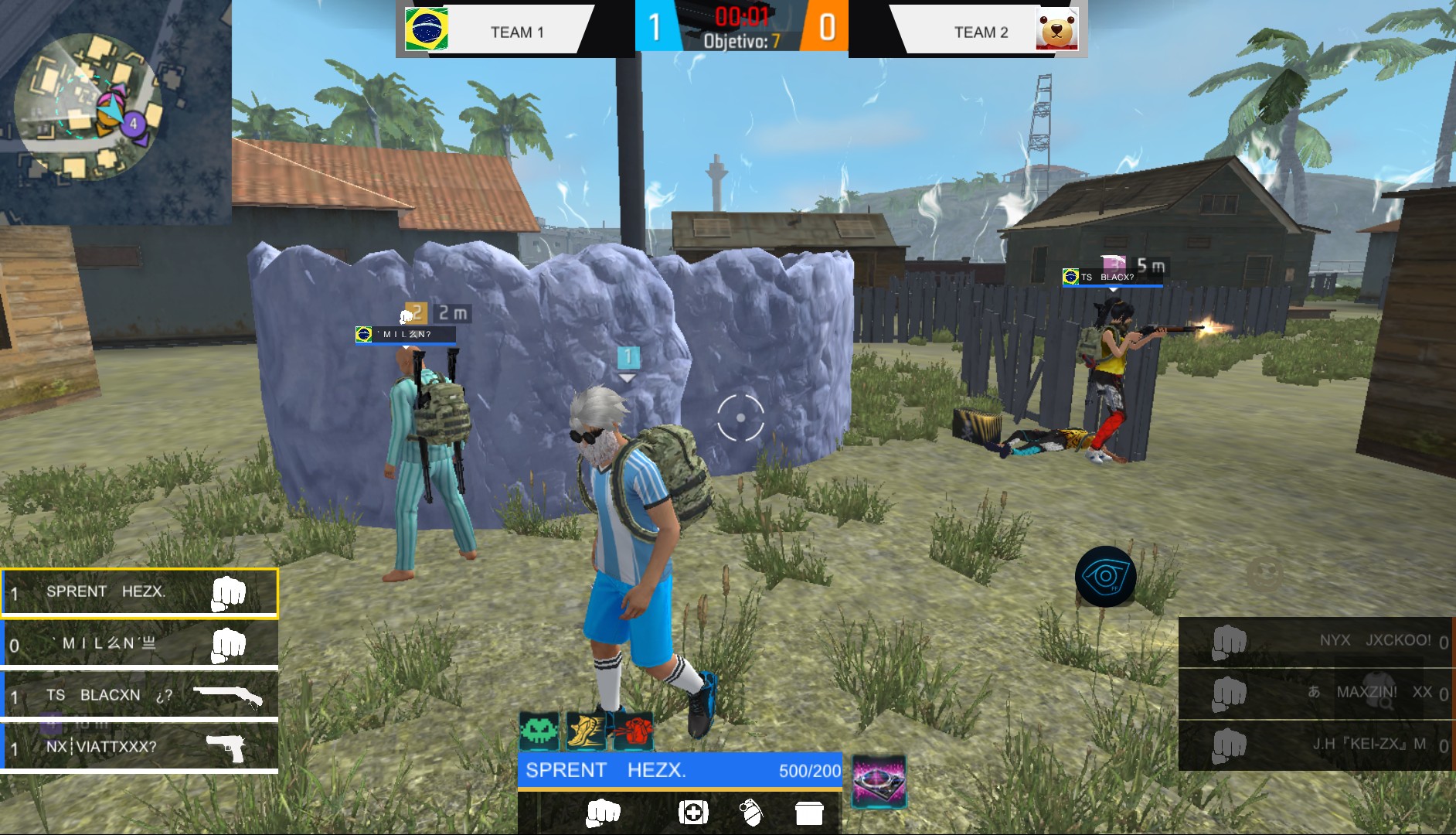Click the NYX JXCKOO kill feed entry
Screen dimensions: 1456x835
click(x=1314, y=640)
